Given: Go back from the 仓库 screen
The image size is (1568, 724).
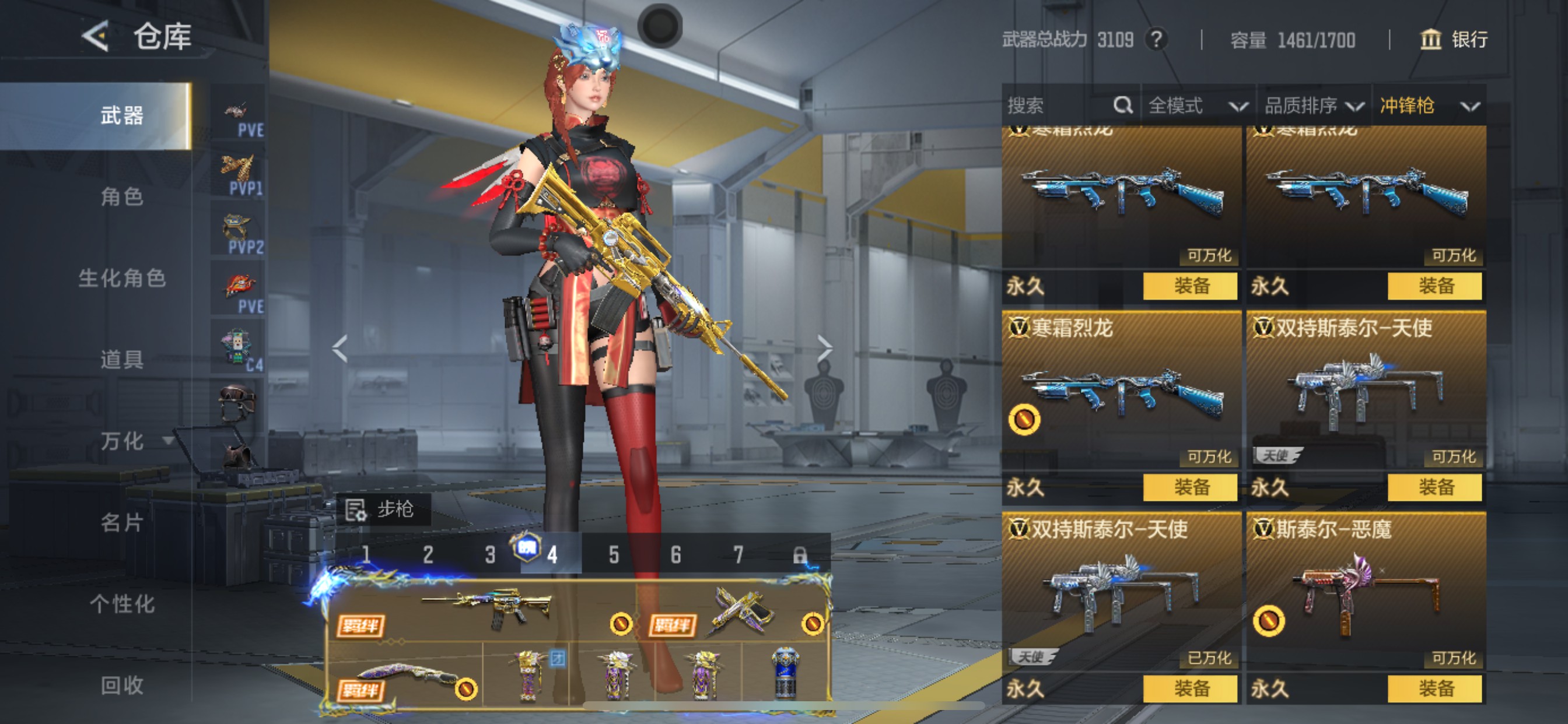Looking at the screenshot, I should click(96, 37).
